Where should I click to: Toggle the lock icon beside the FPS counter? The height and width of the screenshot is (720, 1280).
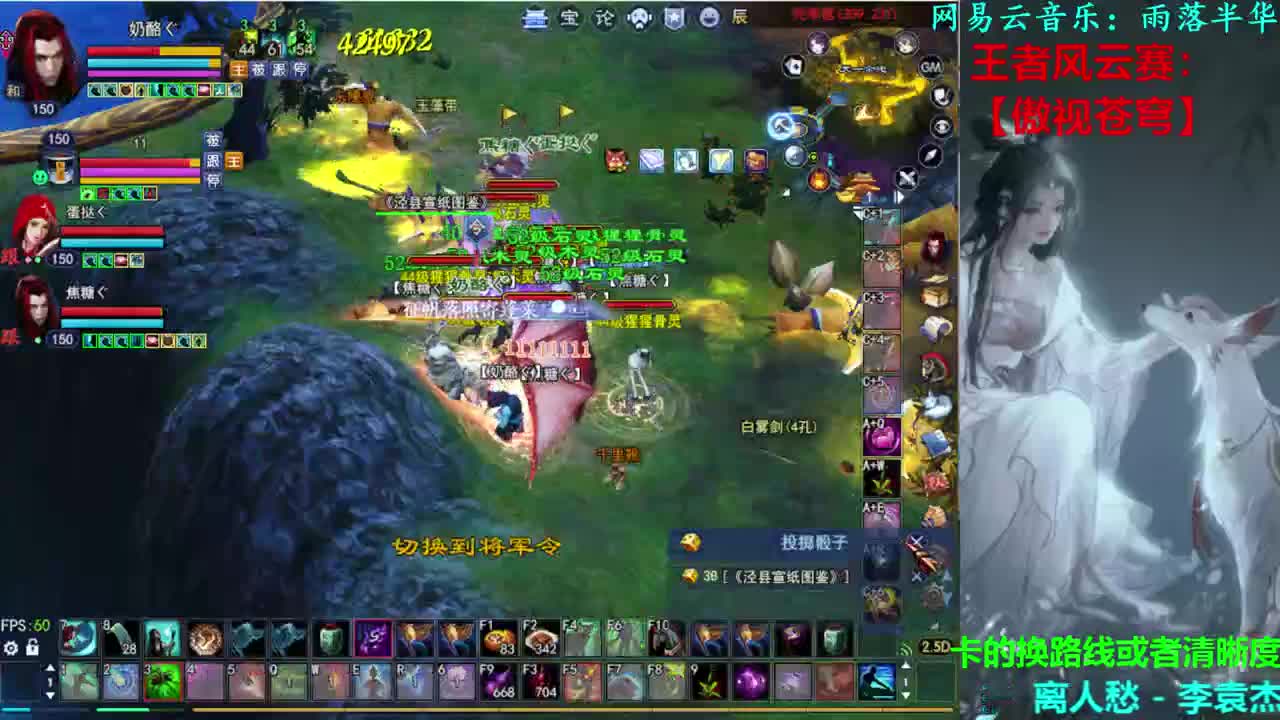[x=32, y=648]
